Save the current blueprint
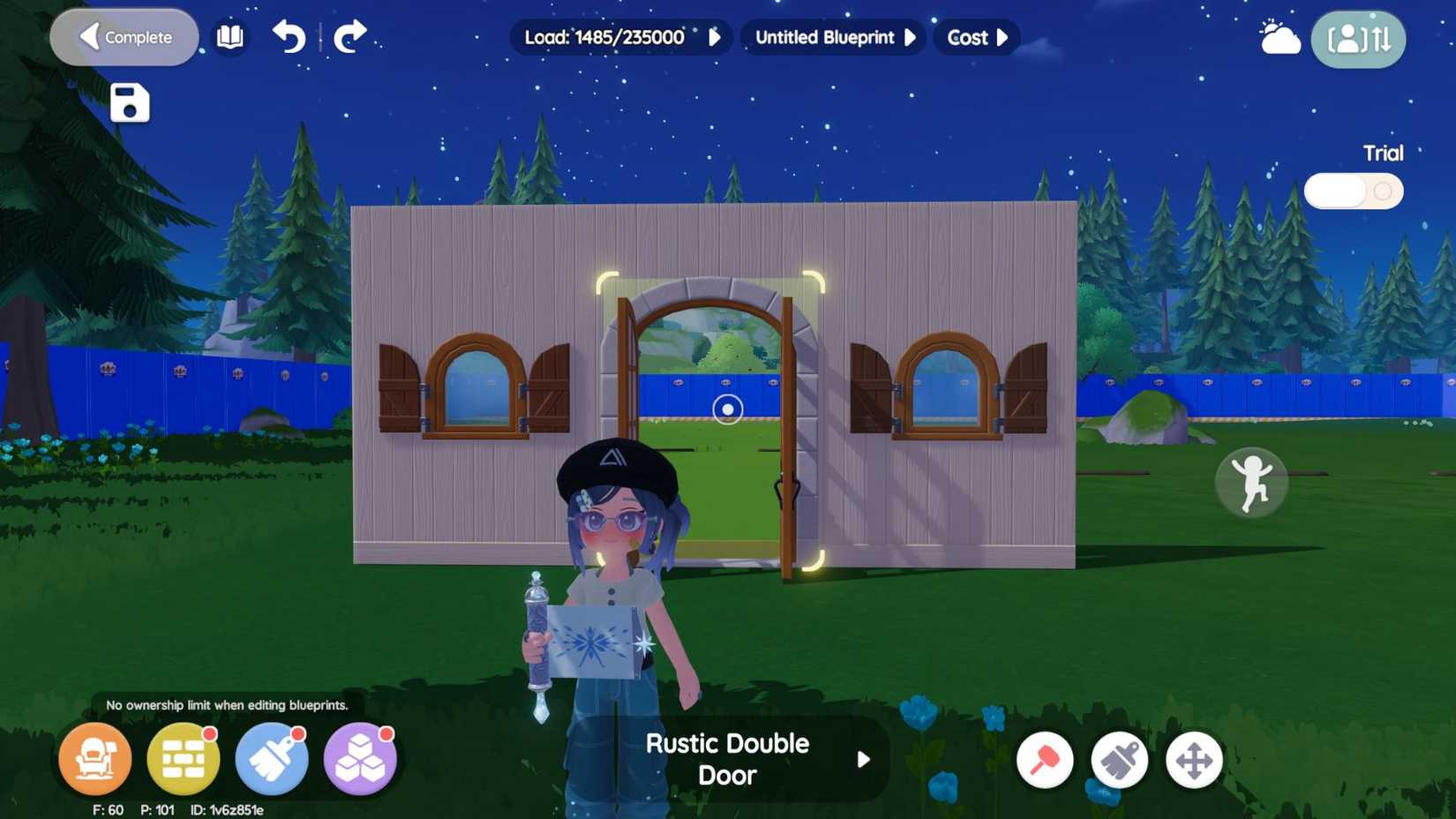1456x819 pixels. pyautogui.click(x=129, y=101)
